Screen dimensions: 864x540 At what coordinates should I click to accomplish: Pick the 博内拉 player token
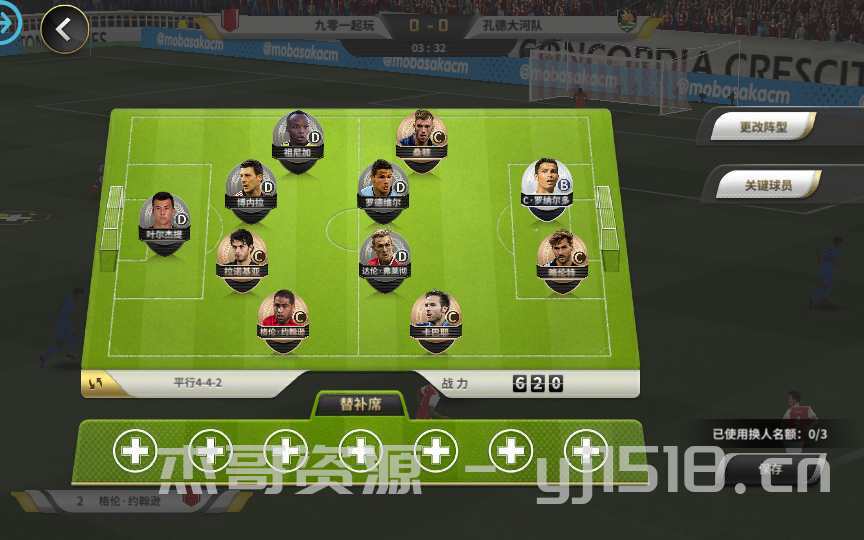250,184
